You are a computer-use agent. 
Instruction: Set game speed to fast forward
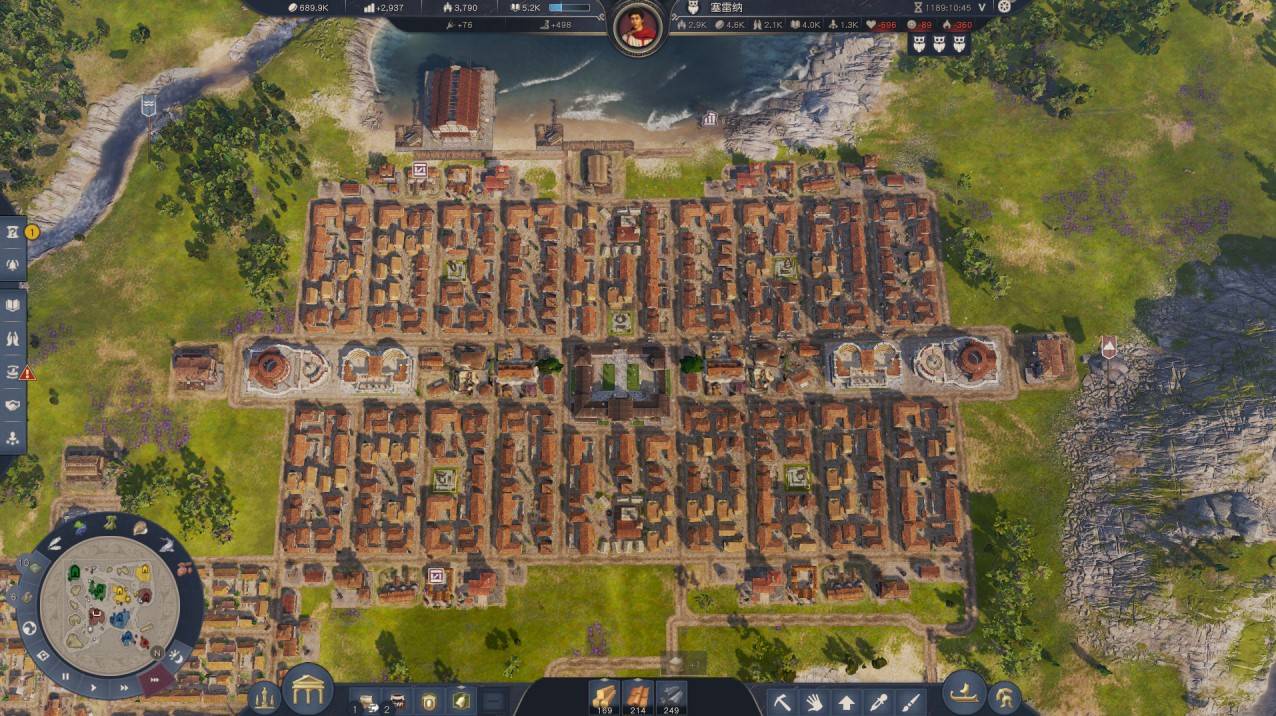pyautogui.click(x=124, y=688)
